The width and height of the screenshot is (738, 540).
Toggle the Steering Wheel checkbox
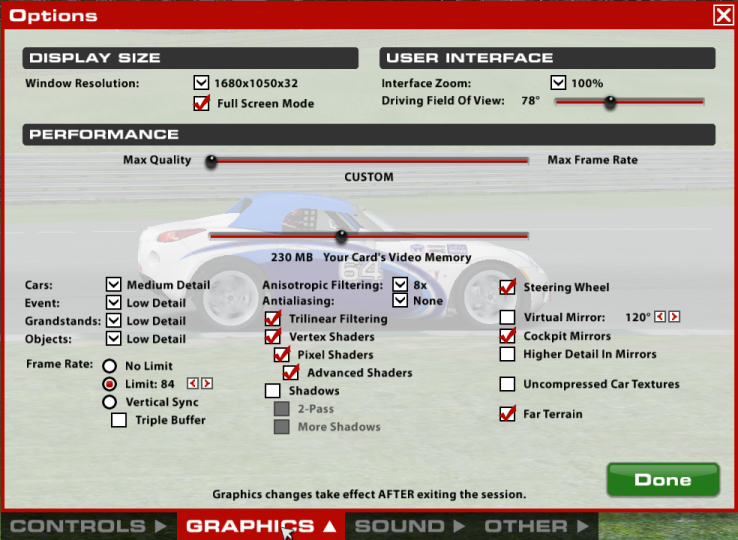[x=507, y=287]
